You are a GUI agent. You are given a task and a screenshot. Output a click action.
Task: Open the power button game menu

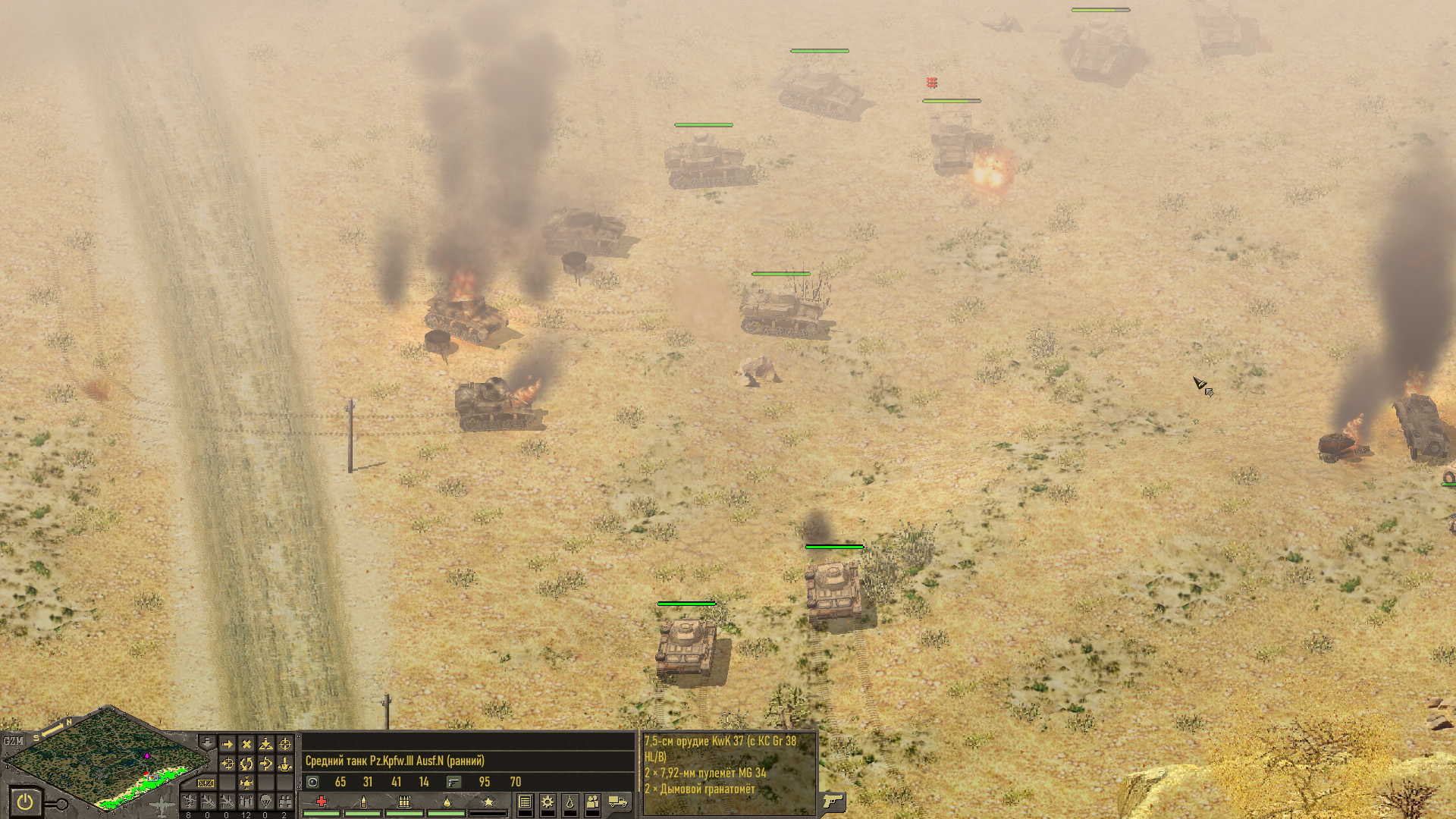(x=25, y=801)
